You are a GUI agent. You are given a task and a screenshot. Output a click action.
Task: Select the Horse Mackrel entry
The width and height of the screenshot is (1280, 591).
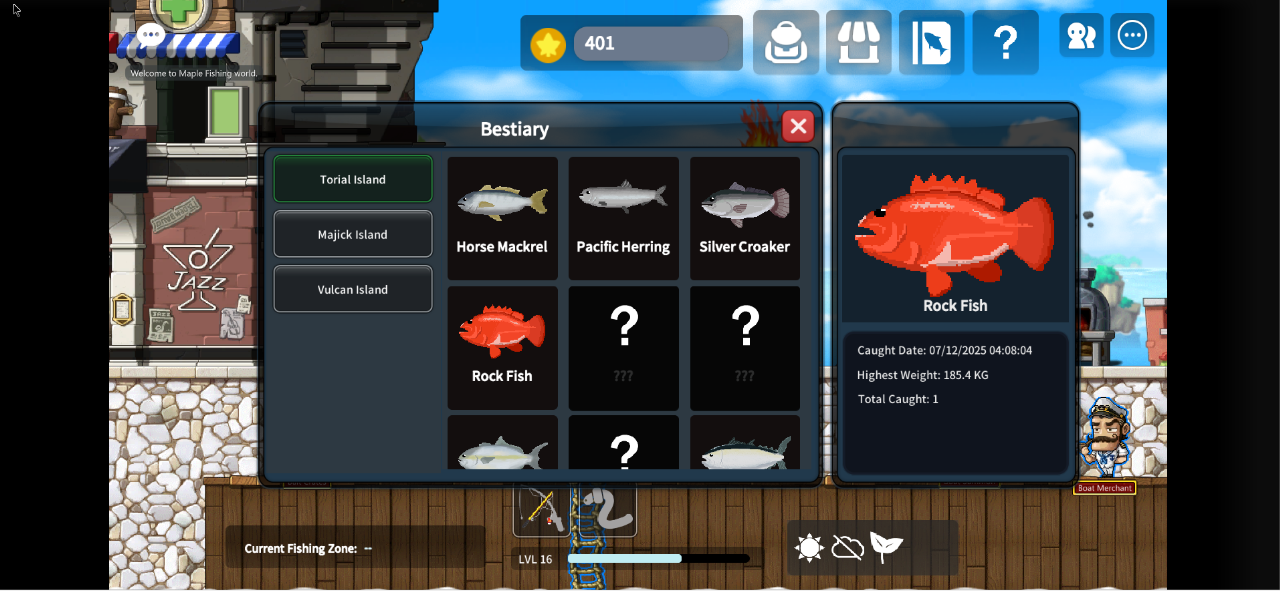pos(502,218)
